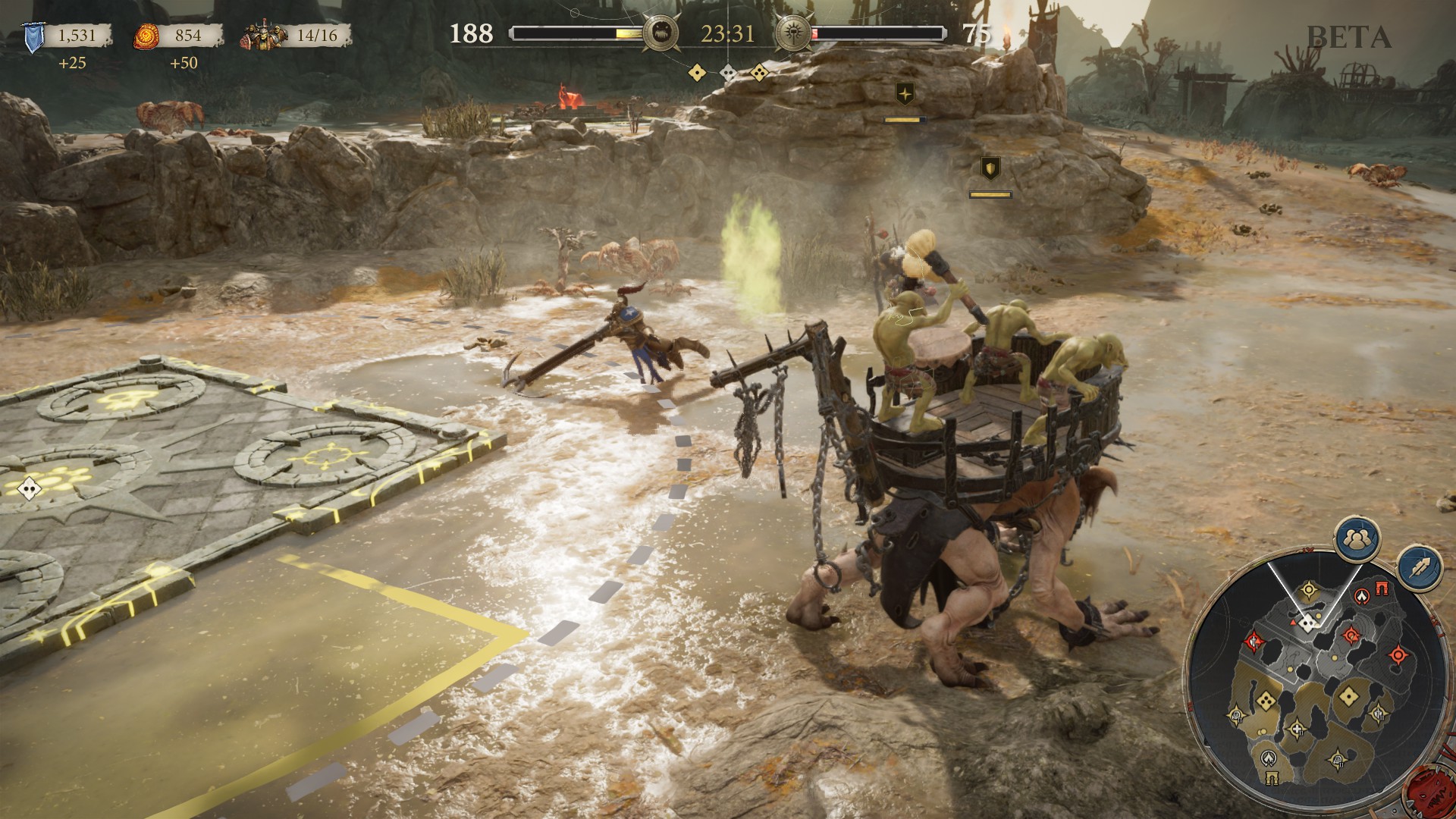Click the blue banner command points icon

click(33, 37)
